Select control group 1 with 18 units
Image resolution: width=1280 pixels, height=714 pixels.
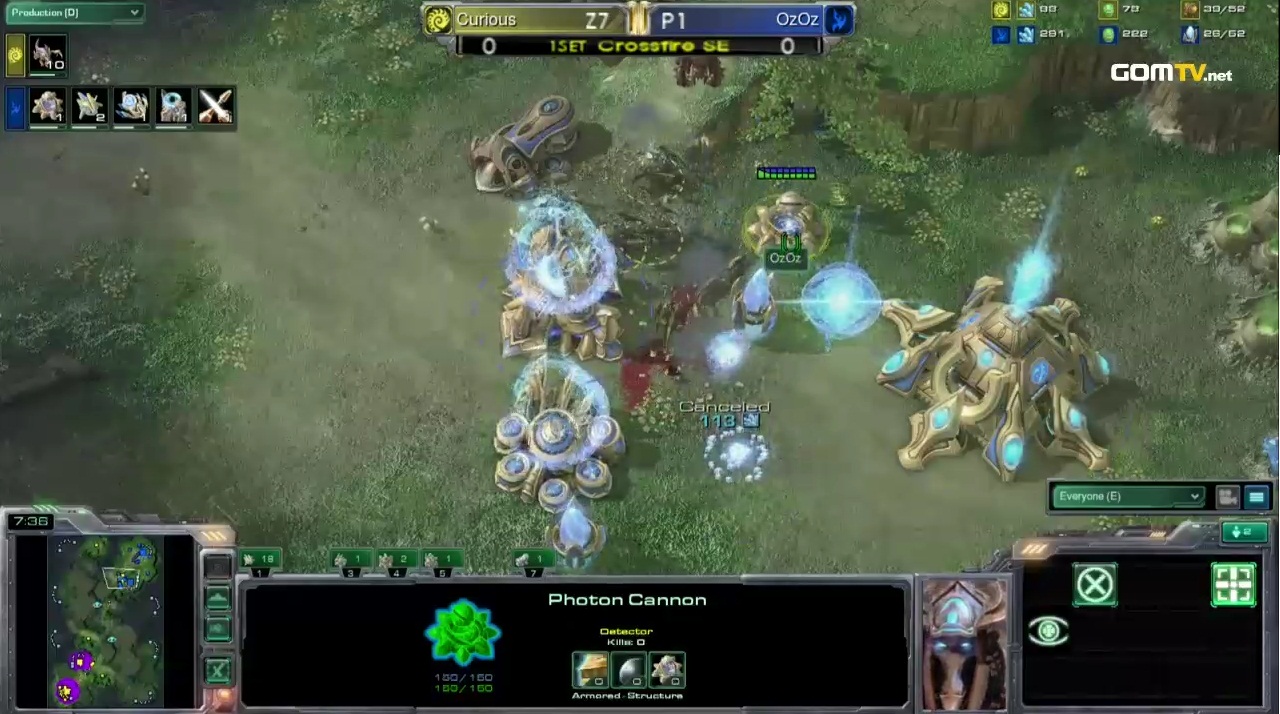pyautogui.click(x=259, y=560)
